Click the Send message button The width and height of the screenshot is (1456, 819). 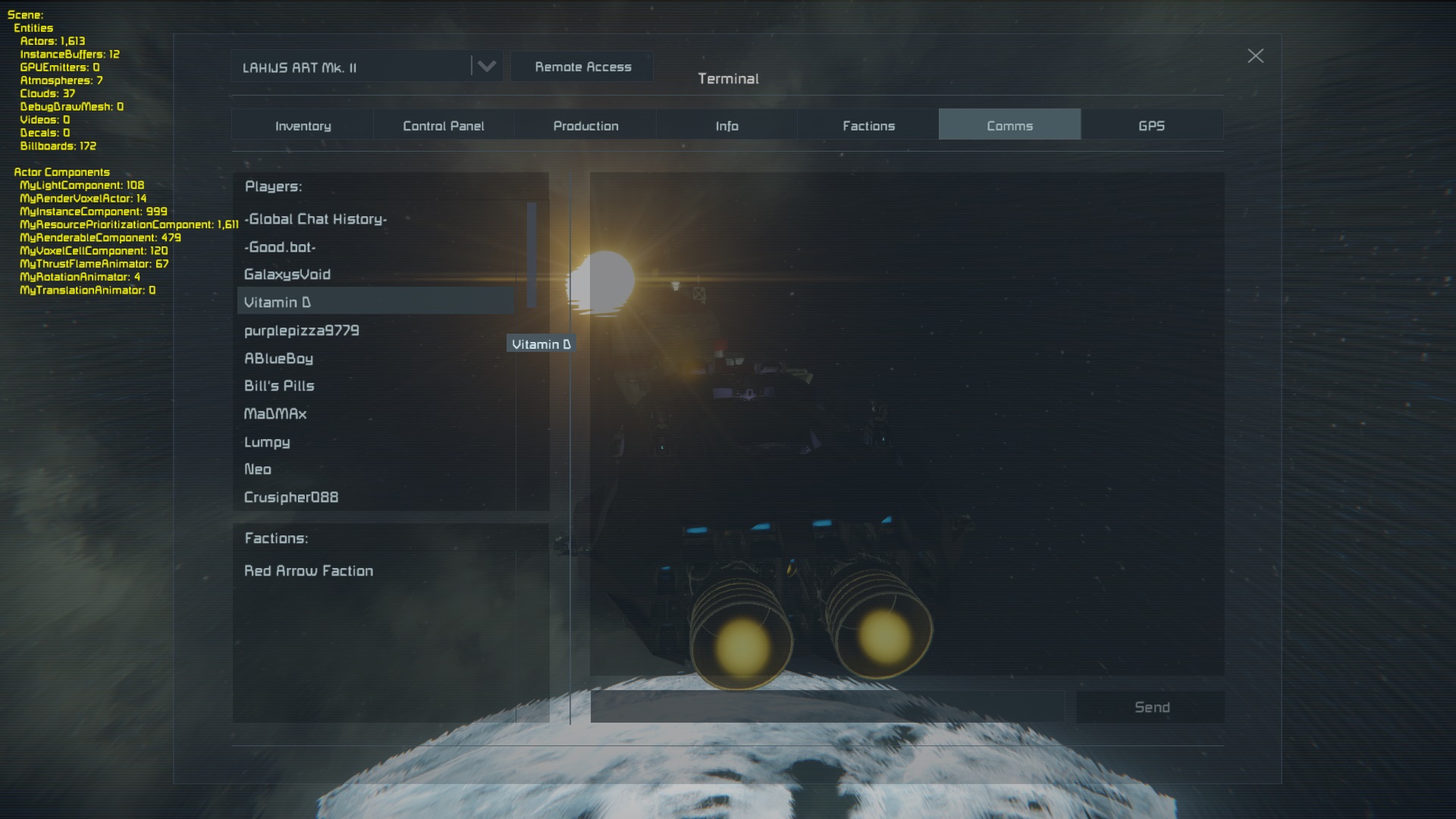coord(1151,707)
